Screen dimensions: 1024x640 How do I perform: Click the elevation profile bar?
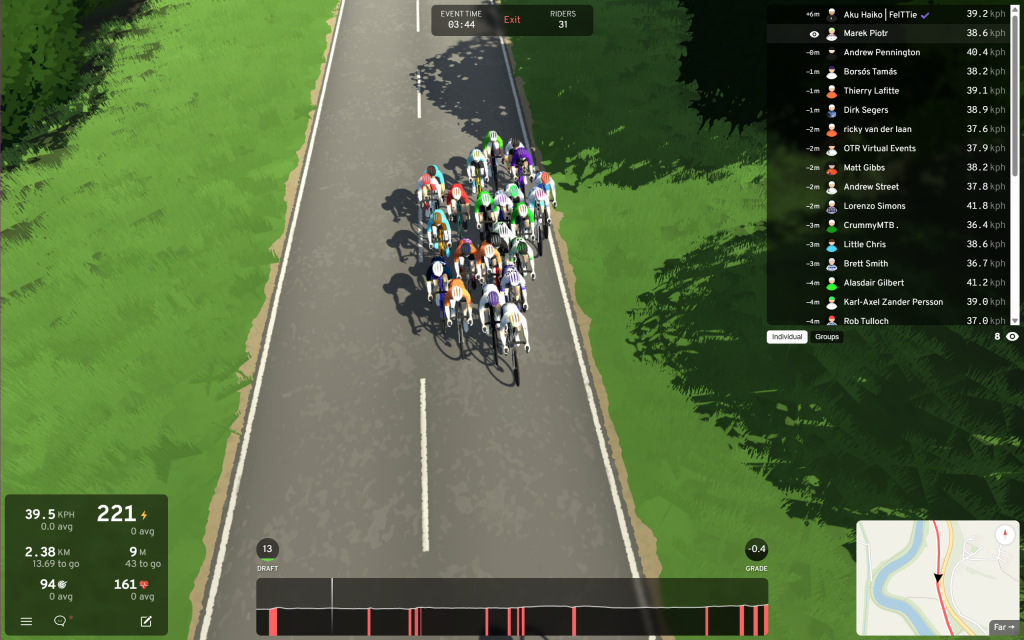click(x=512, y=606)
